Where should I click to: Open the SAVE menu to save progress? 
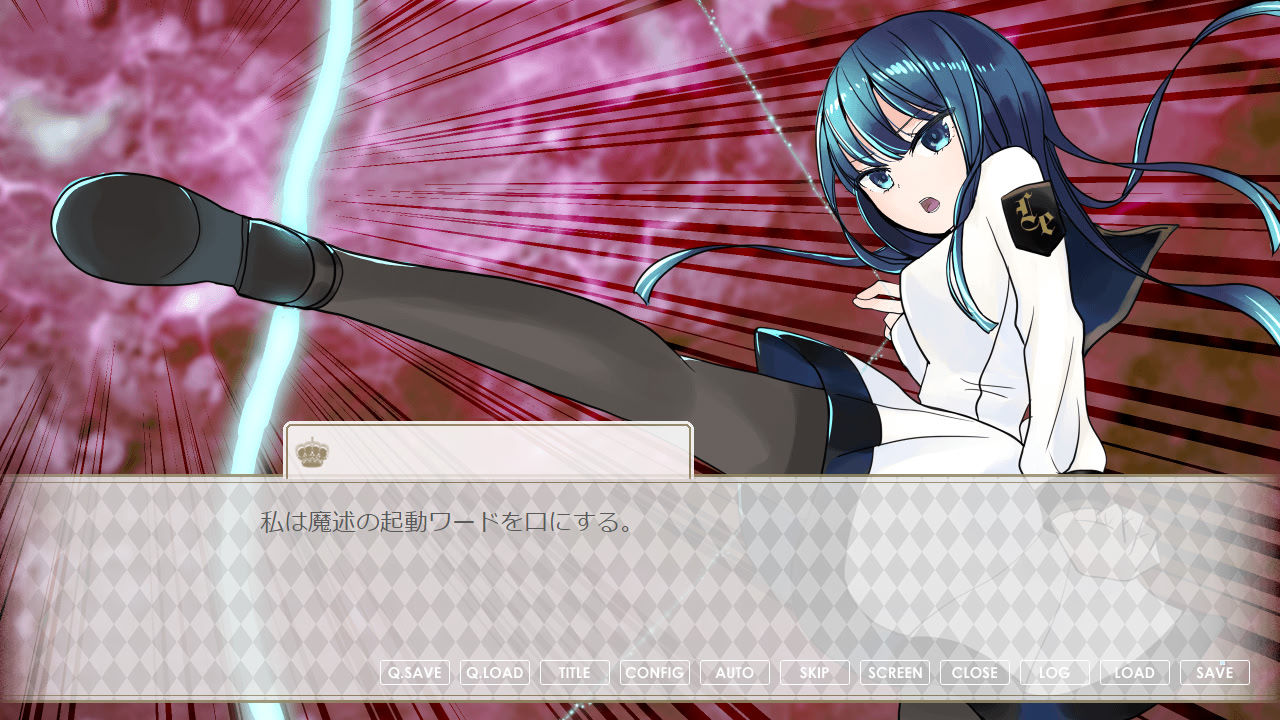1214,672
